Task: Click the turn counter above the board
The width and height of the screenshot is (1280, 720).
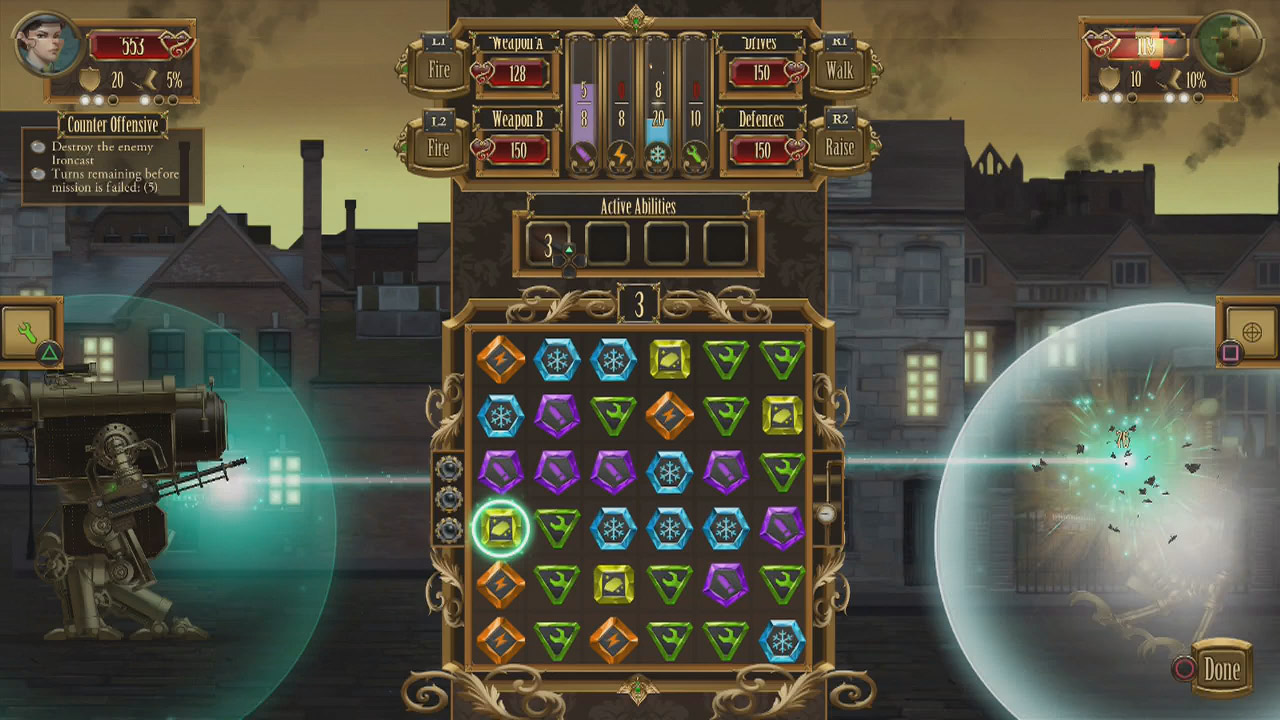Action: (x=637, y=301)
